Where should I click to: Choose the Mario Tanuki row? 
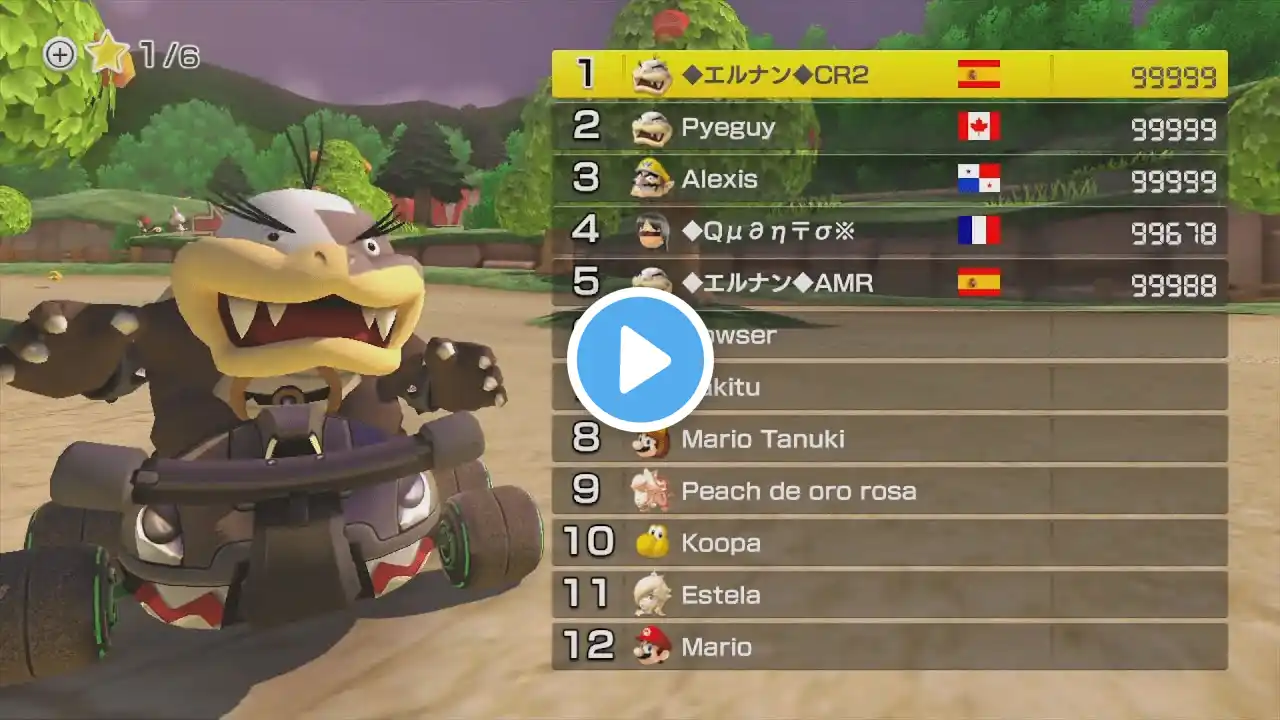889,439
